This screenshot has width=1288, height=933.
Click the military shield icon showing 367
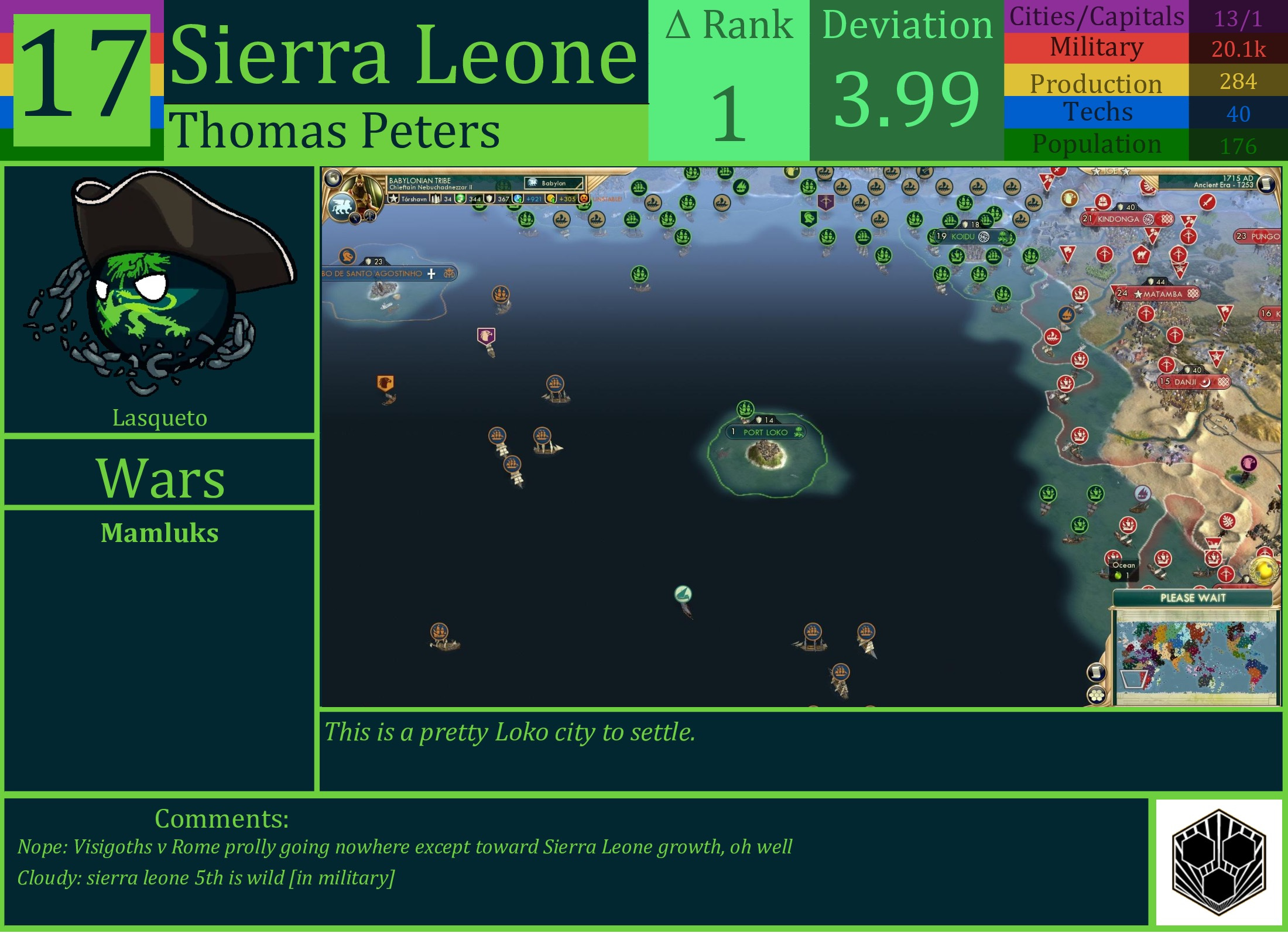pos(490,199)
